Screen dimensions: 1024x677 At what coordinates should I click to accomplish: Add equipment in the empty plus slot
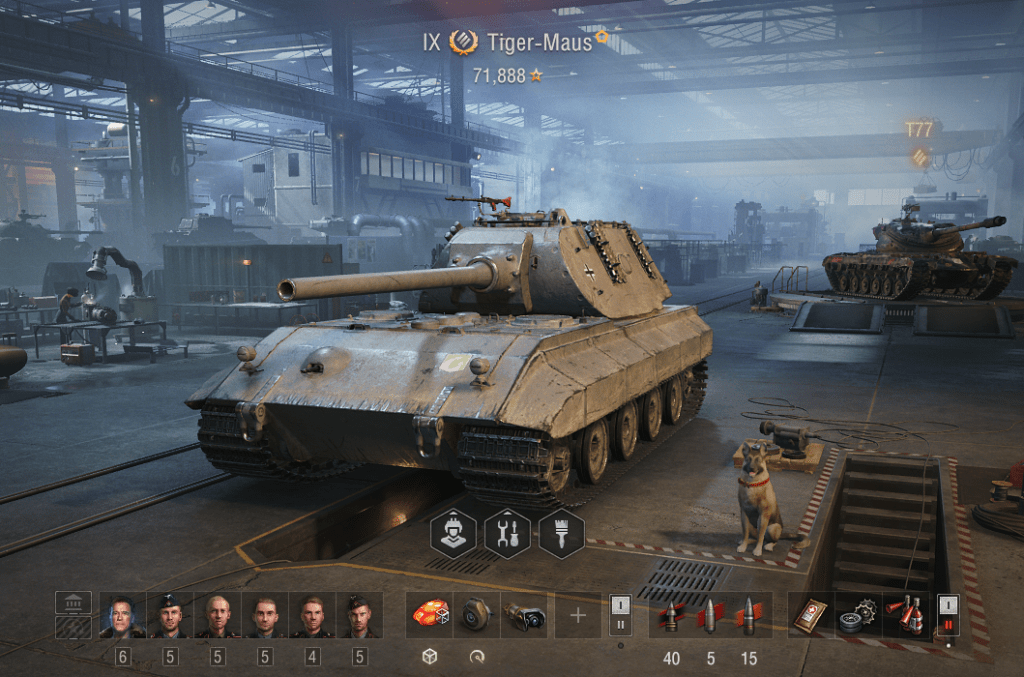pos(578,615)
